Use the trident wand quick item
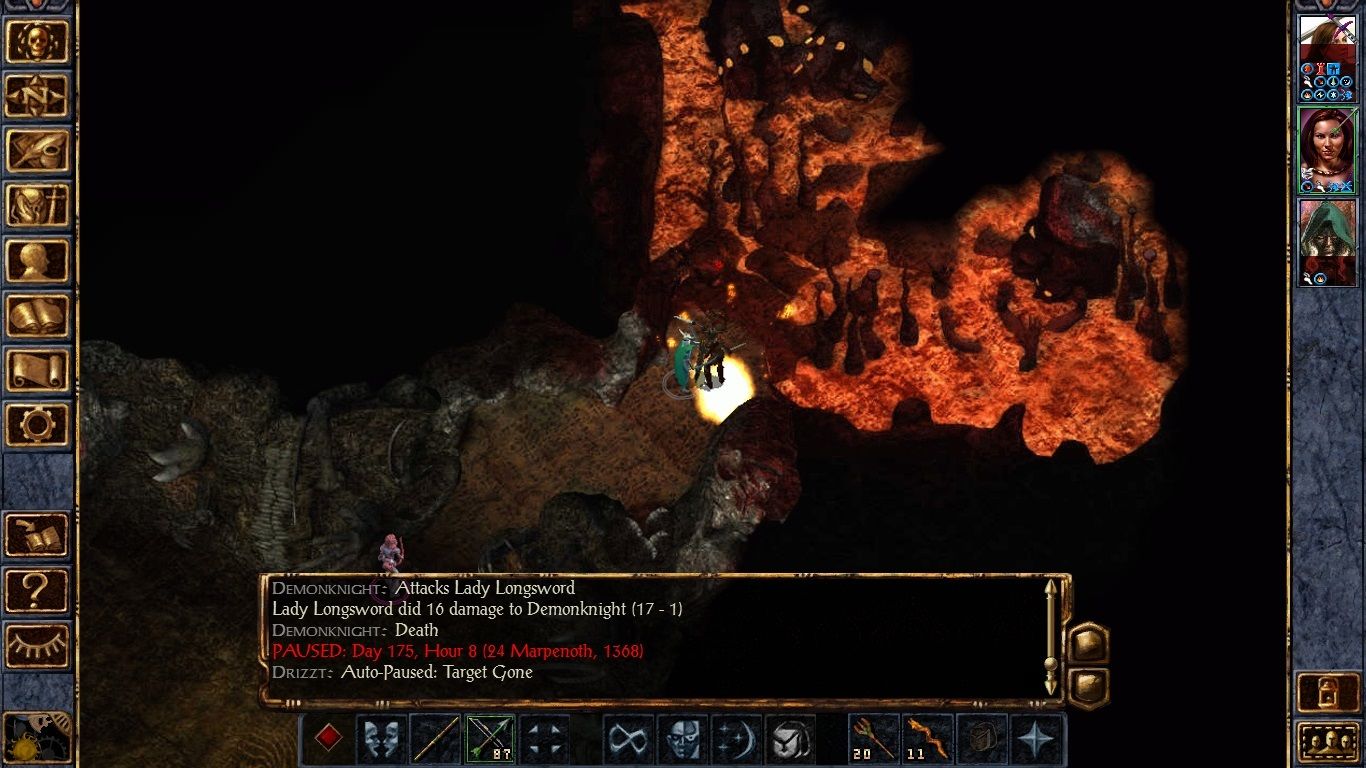This screenshot has height=768, width=1366. tap(873, 739)
